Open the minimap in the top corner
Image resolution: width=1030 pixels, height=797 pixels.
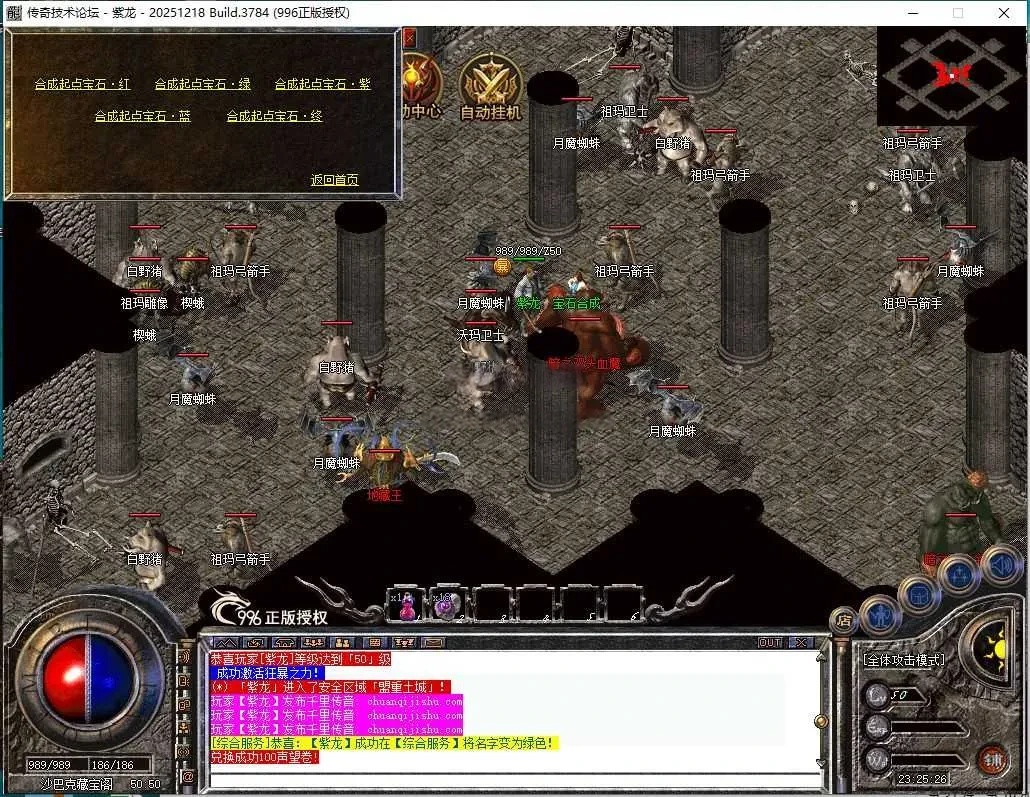coord(951,75)
